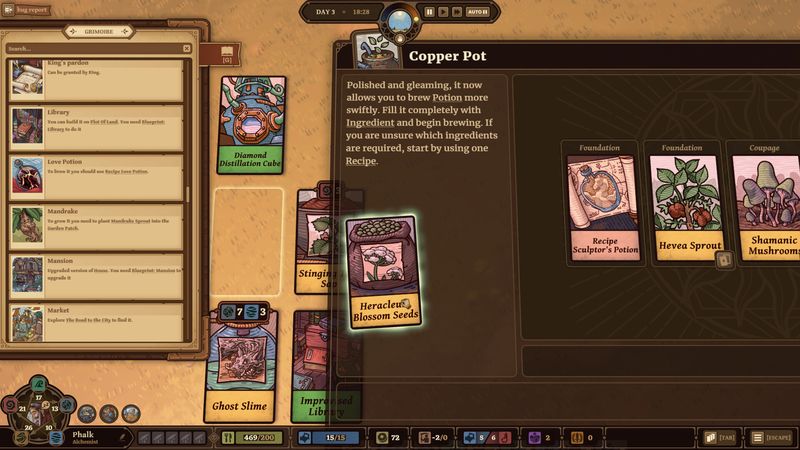The height and width of the screenshot is (450, 800).
Task: Pause the game time
Action: click(x=429, y=12)
